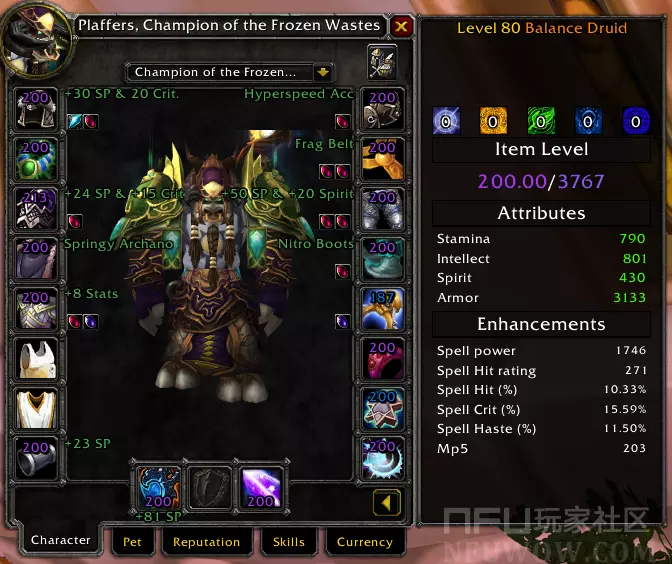Select the white tabard slot
672x564 pixels.
click(x=35, y=408)
